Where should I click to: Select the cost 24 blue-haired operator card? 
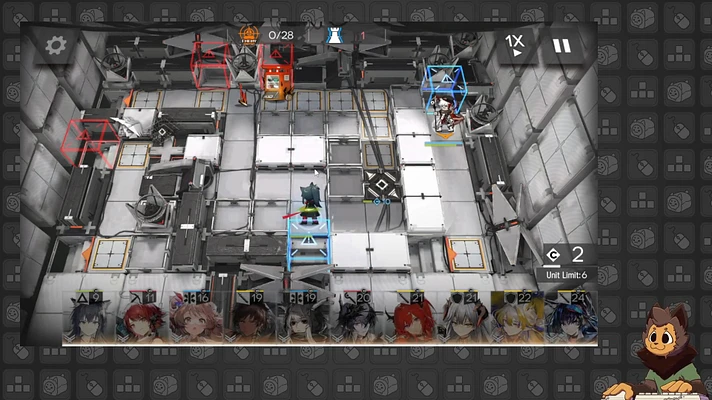570,318
